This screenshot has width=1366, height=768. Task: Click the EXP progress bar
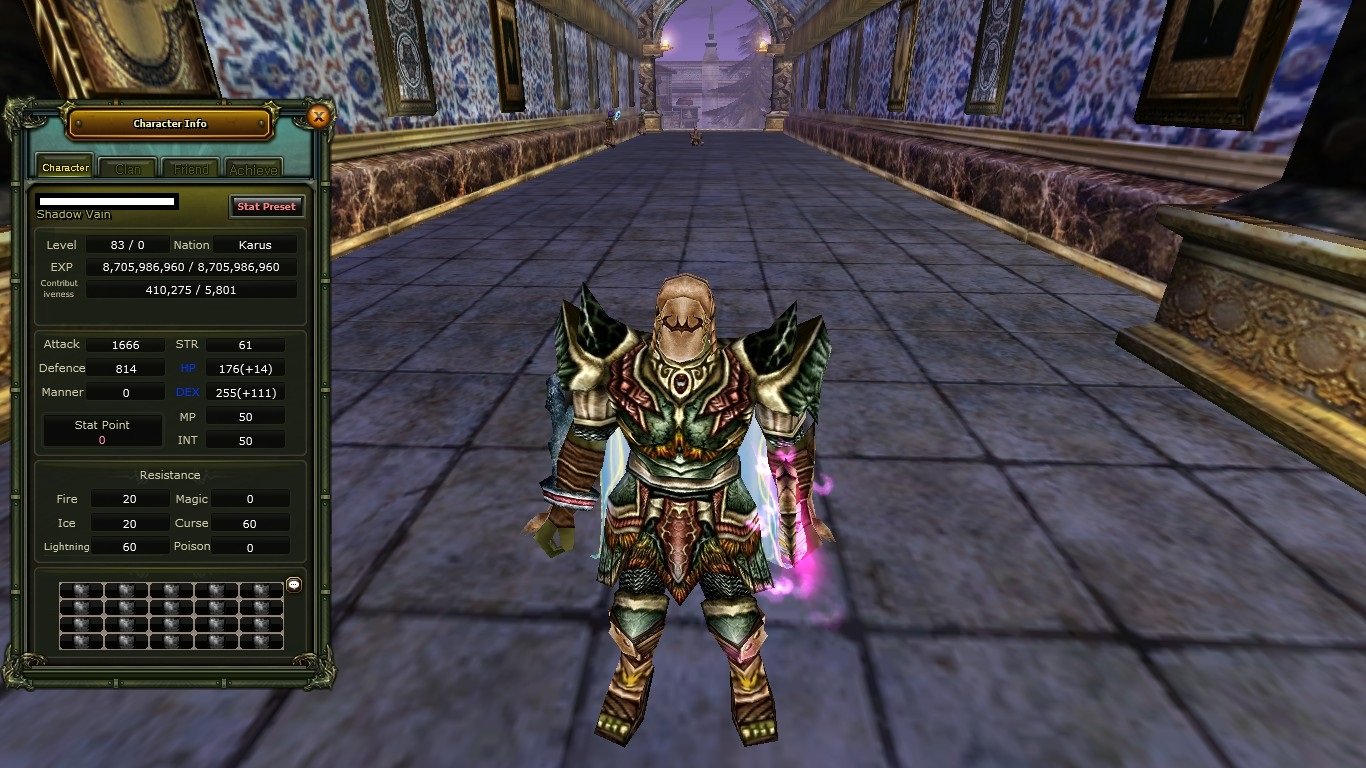point(192,266)
